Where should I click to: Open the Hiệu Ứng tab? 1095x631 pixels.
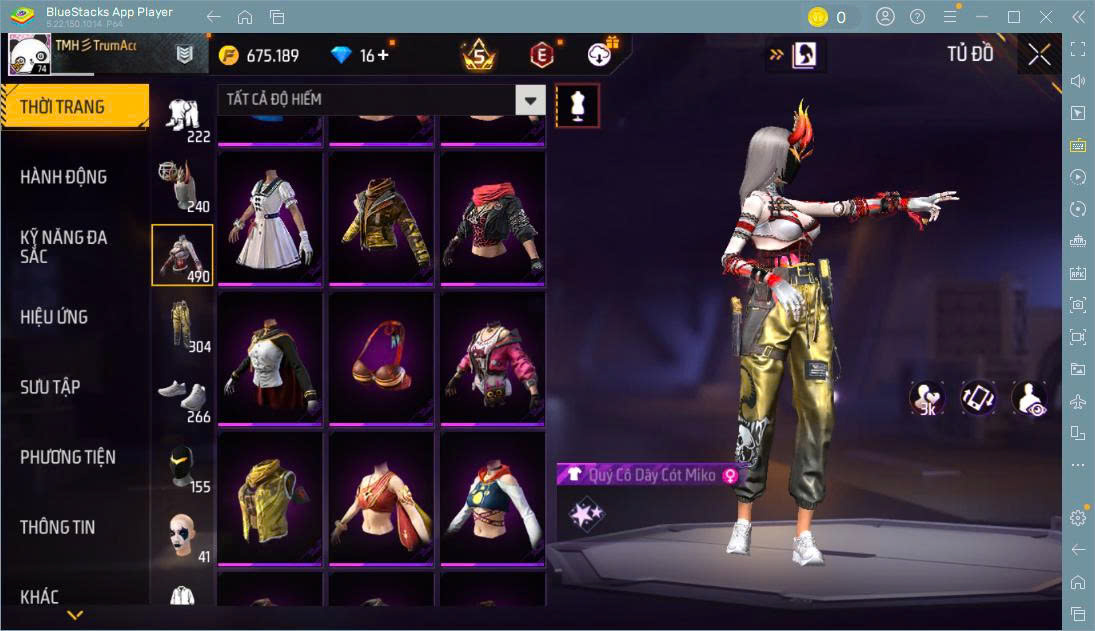pos(54,317)
